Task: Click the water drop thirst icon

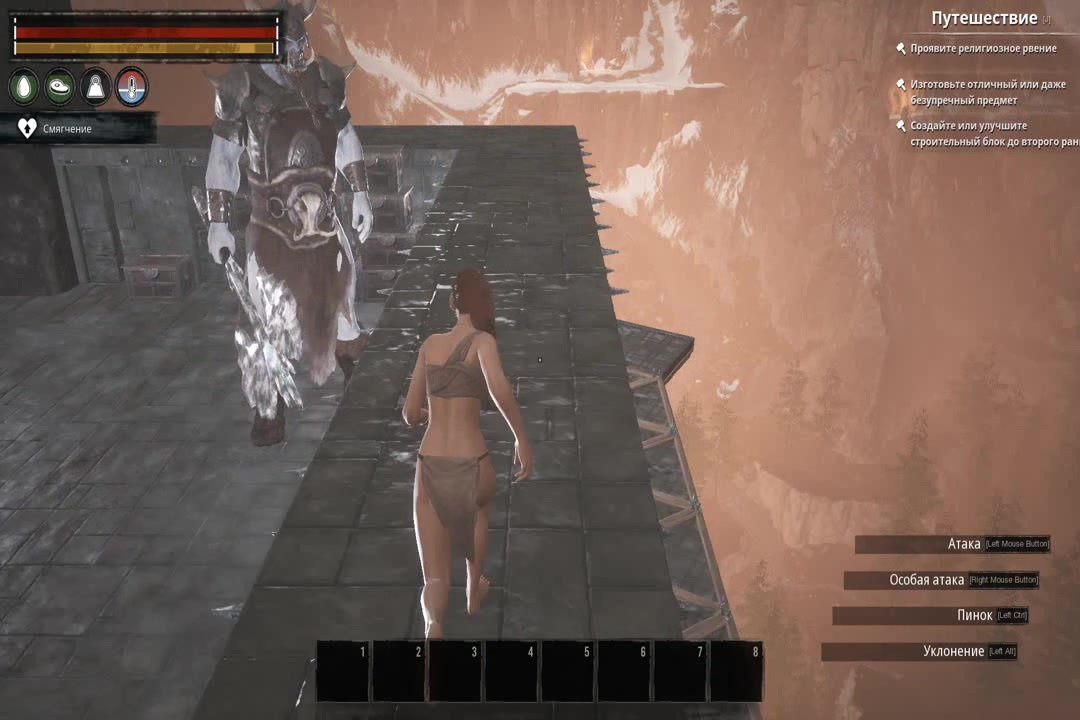Action: point(24,87)
